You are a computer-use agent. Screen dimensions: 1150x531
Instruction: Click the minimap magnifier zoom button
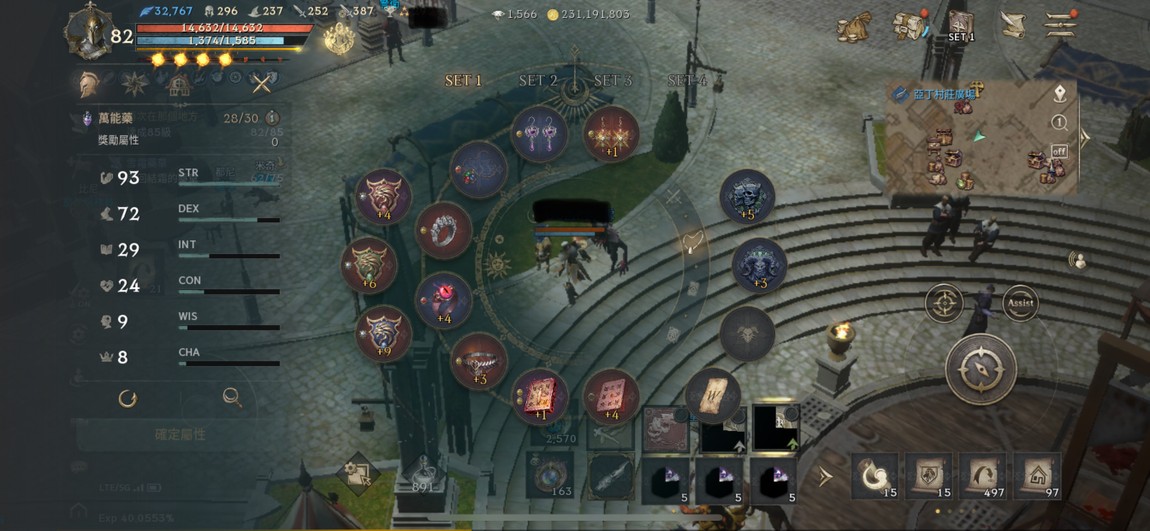tap(1059, 122)
